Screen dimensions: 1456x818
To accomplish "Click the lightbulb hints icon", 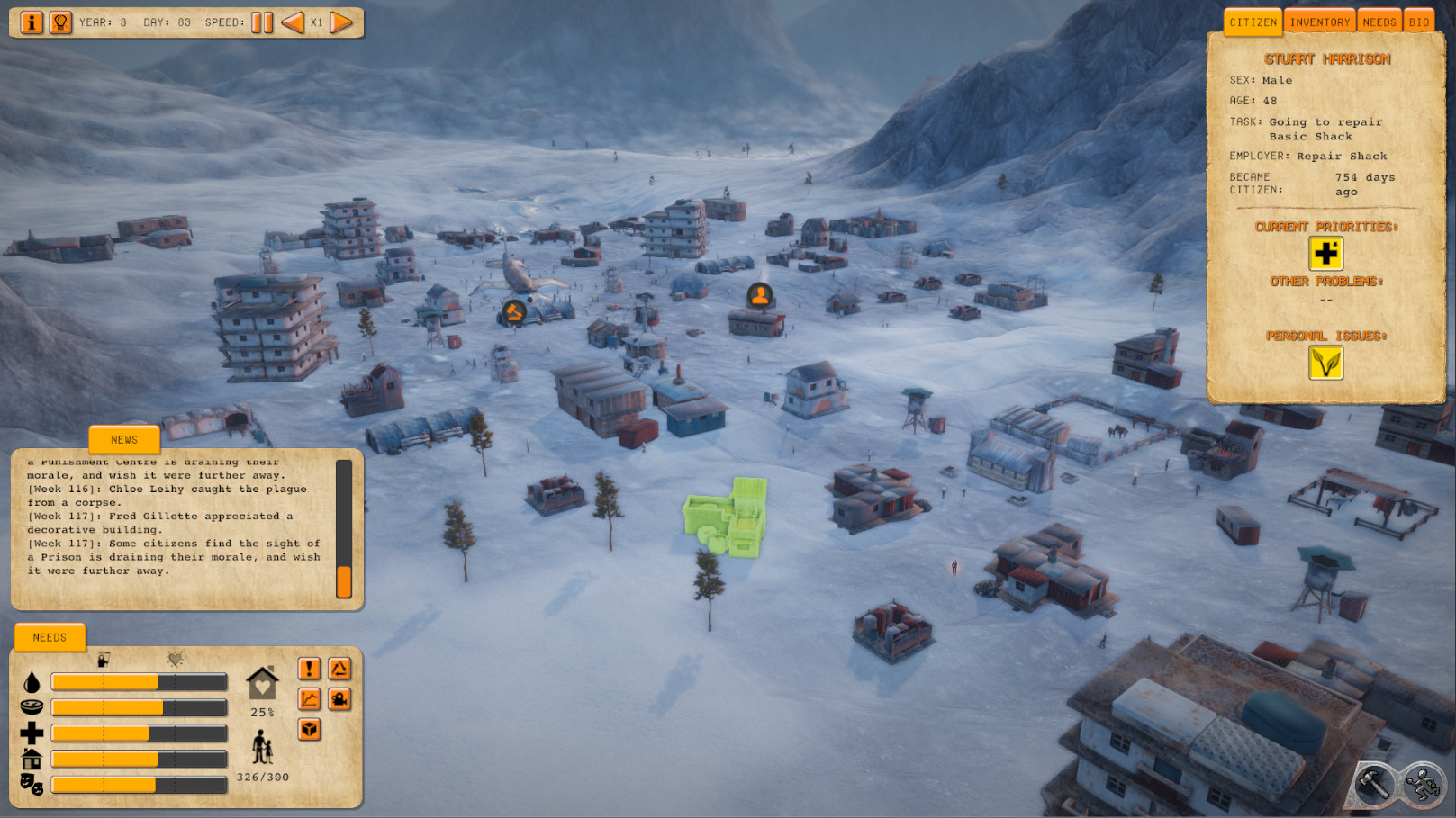I will [x=60, y=22].
